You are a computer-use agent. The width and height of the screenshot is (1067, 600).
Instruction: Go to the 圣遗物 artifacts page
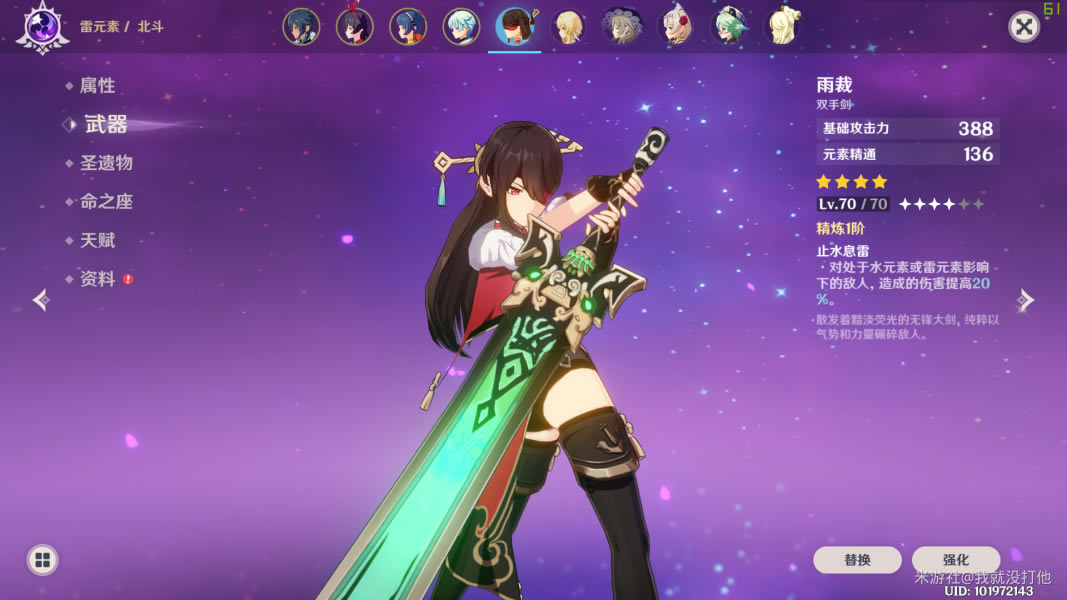tap(106, 163)
